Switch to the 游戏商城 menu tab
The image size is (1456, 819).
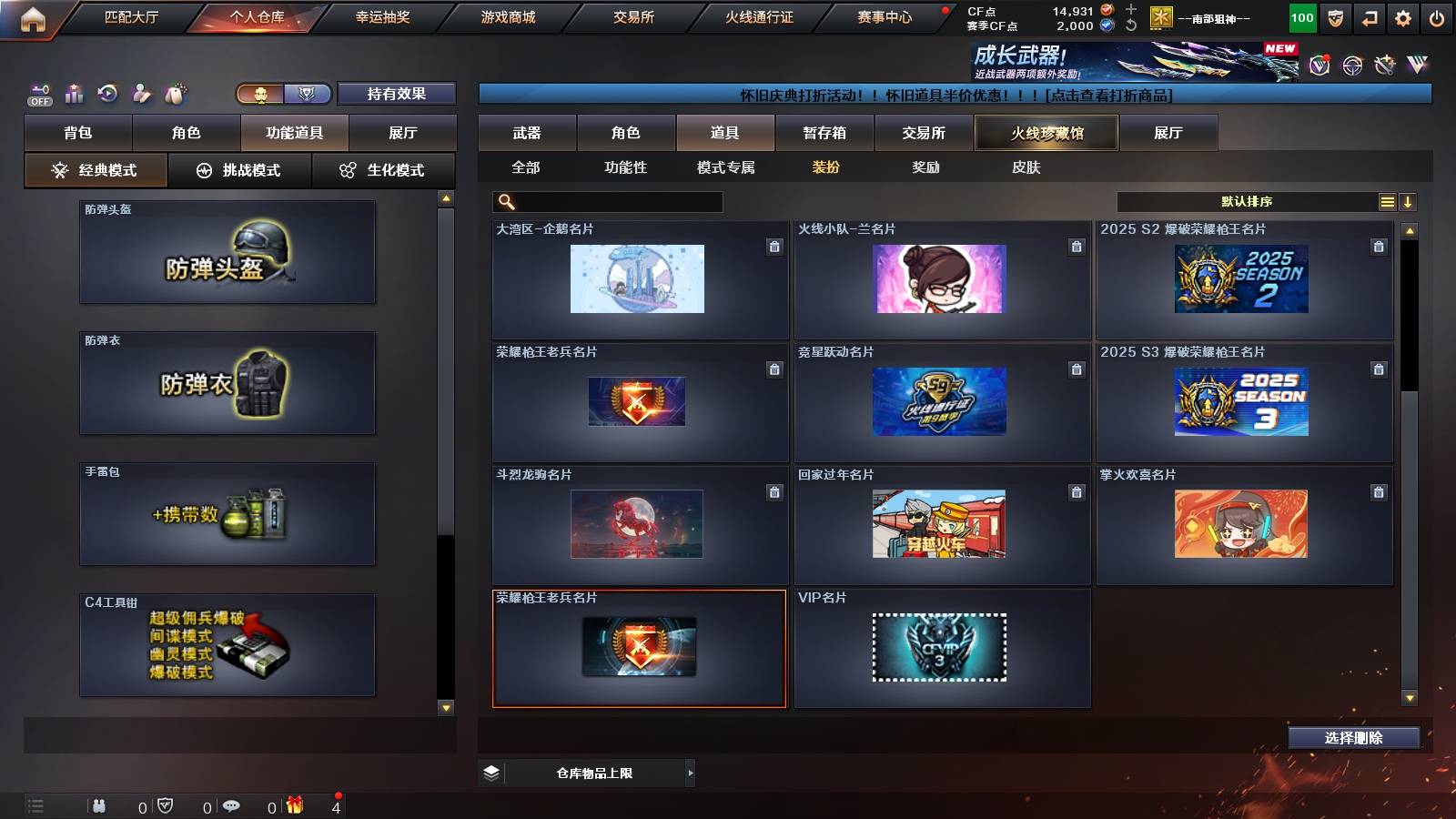click(x=510, y=15)
